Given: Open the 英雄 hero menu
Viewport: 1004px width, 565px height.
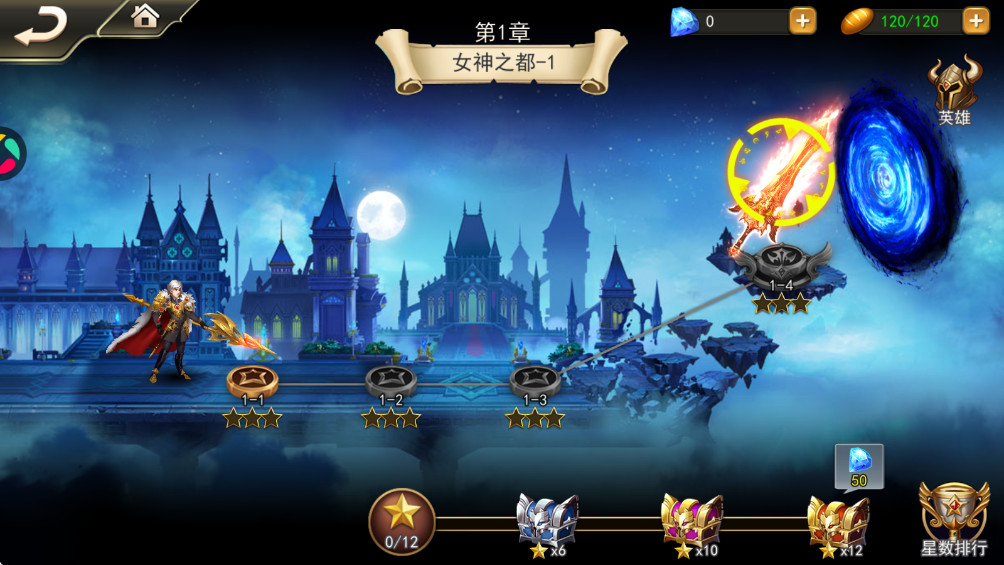Looking at the screenshot, I should click(x=953, y=92).
